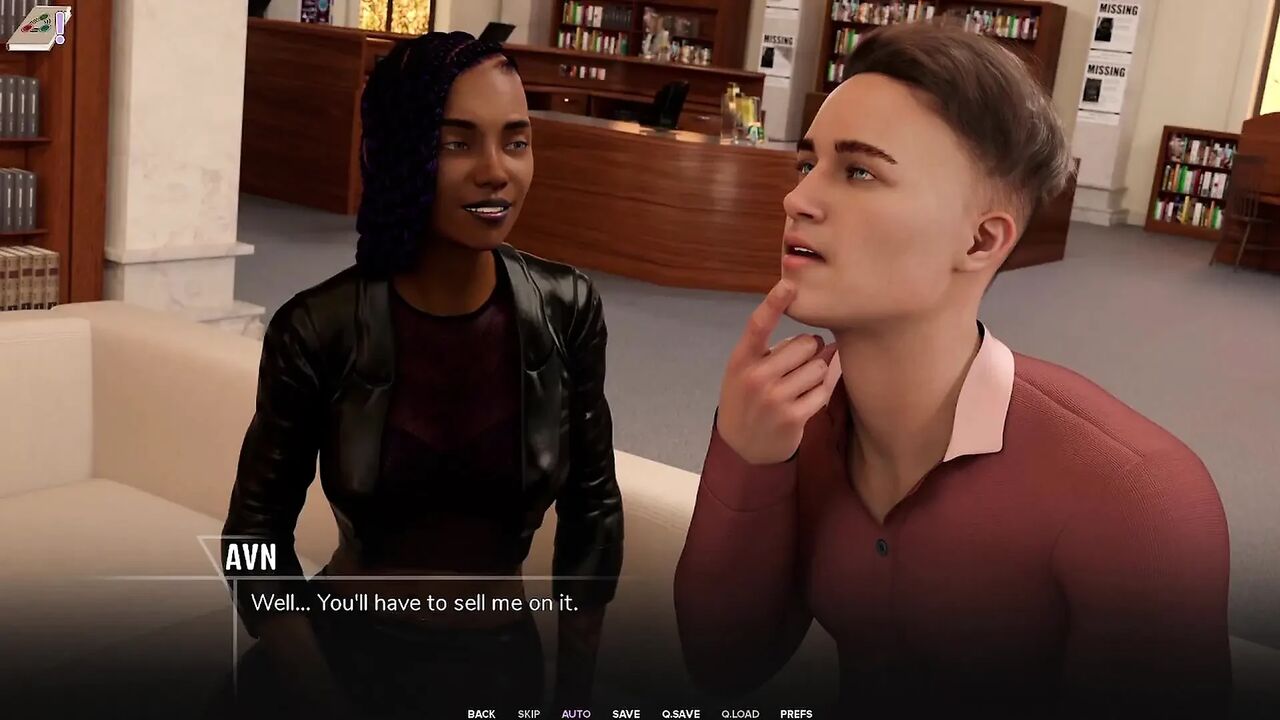Open PREFS preferences menu

pos(796,714)
